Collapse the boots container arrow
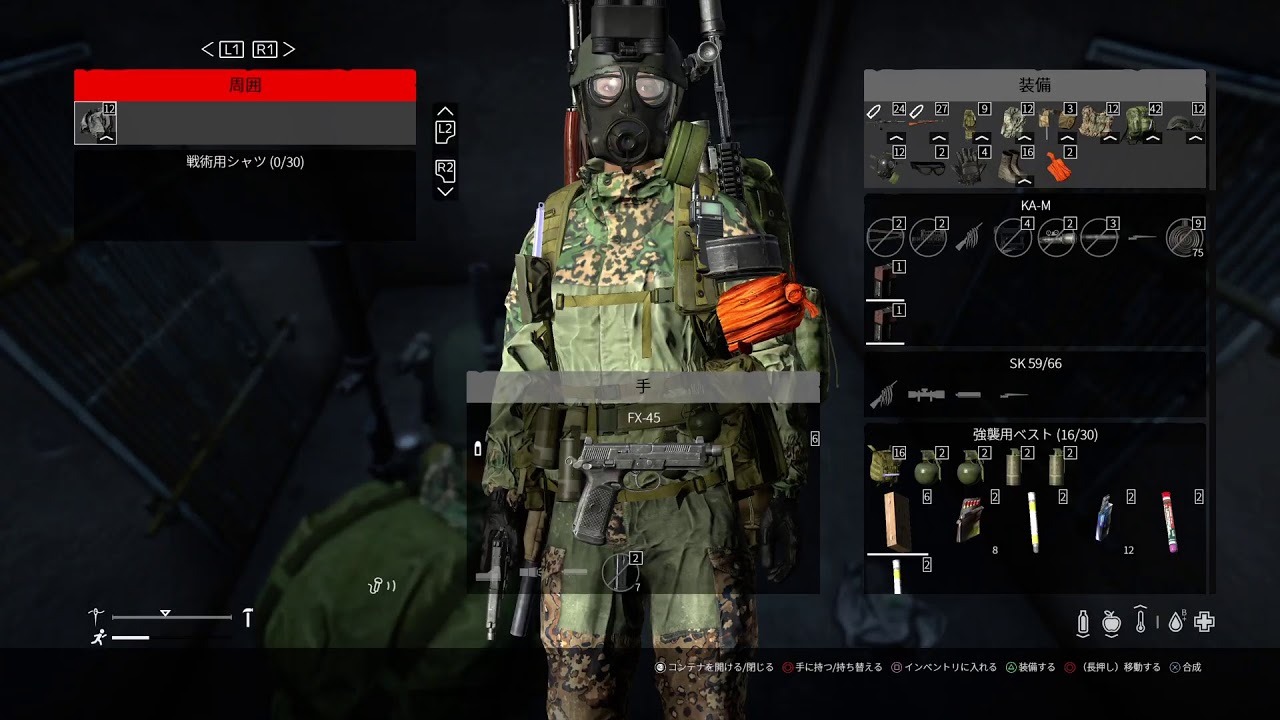1280x720 pixels. pyautogui.click(x=1022, y=182)
